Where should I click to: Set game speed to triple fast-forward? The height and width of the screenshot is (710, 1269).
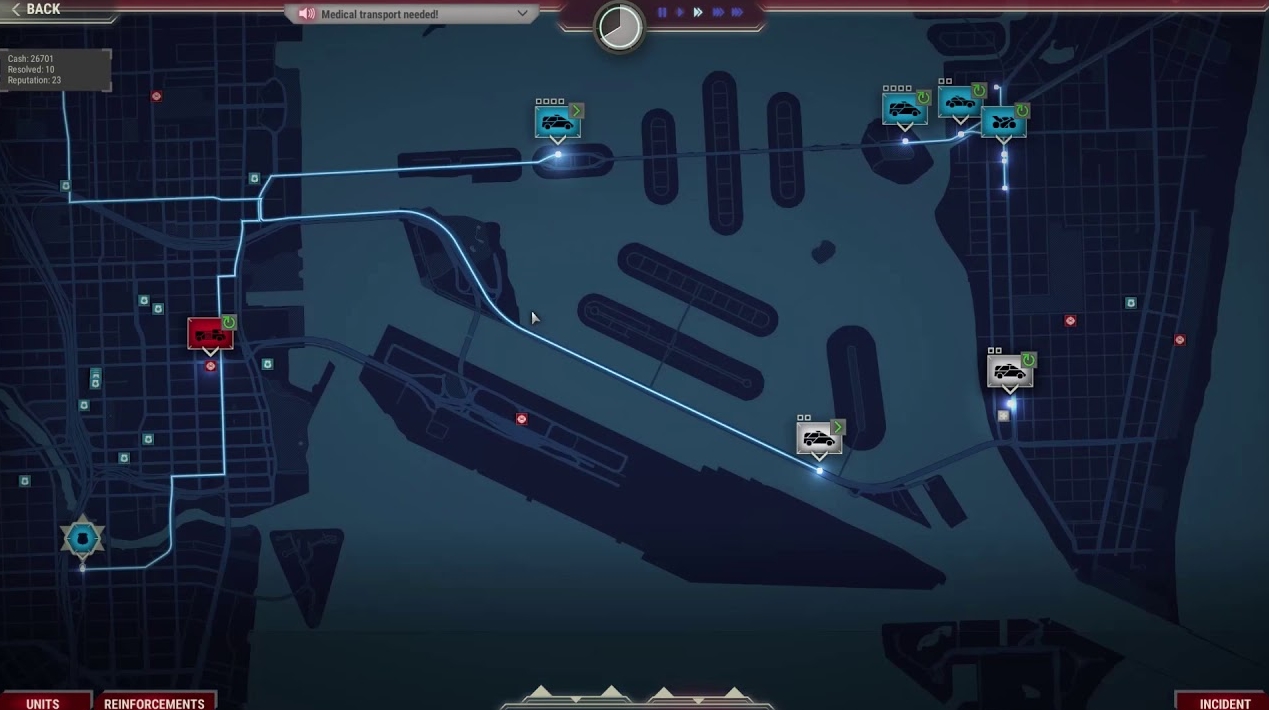tap(717, 13)
